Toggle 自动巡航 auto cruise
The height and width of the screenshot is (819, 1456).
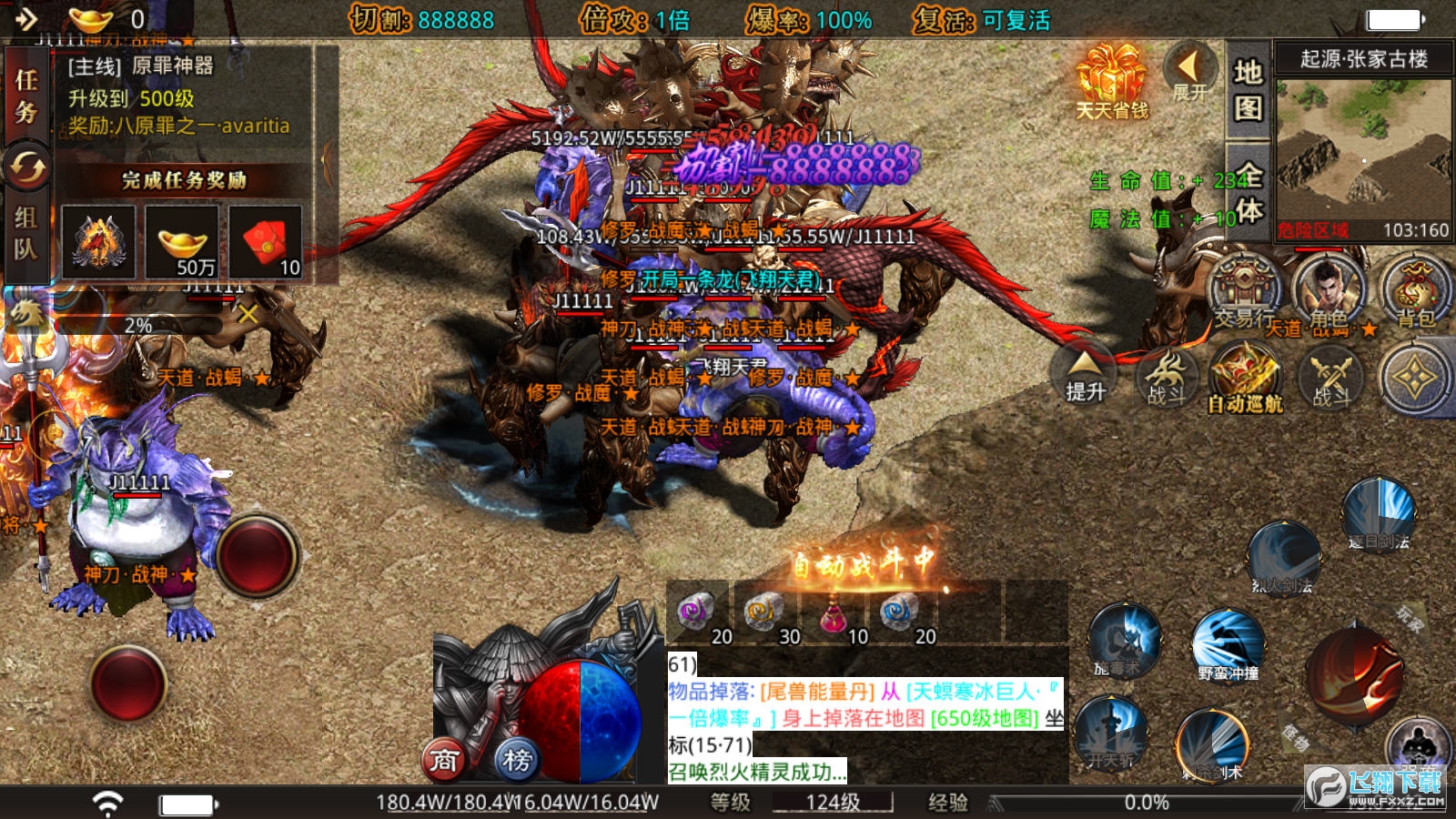1245,376
